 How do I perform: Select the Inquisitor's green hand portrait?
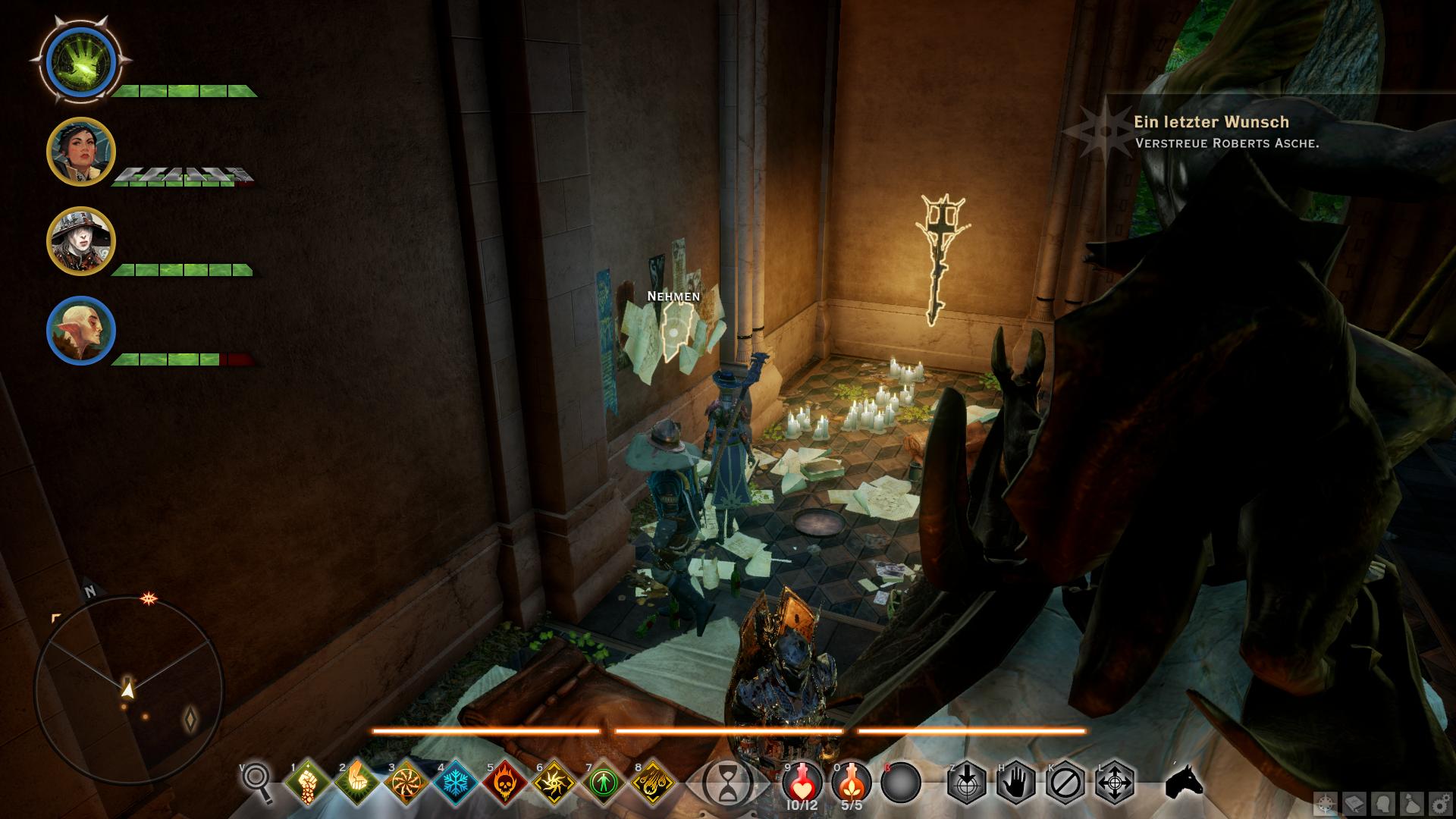coord(80,60)
